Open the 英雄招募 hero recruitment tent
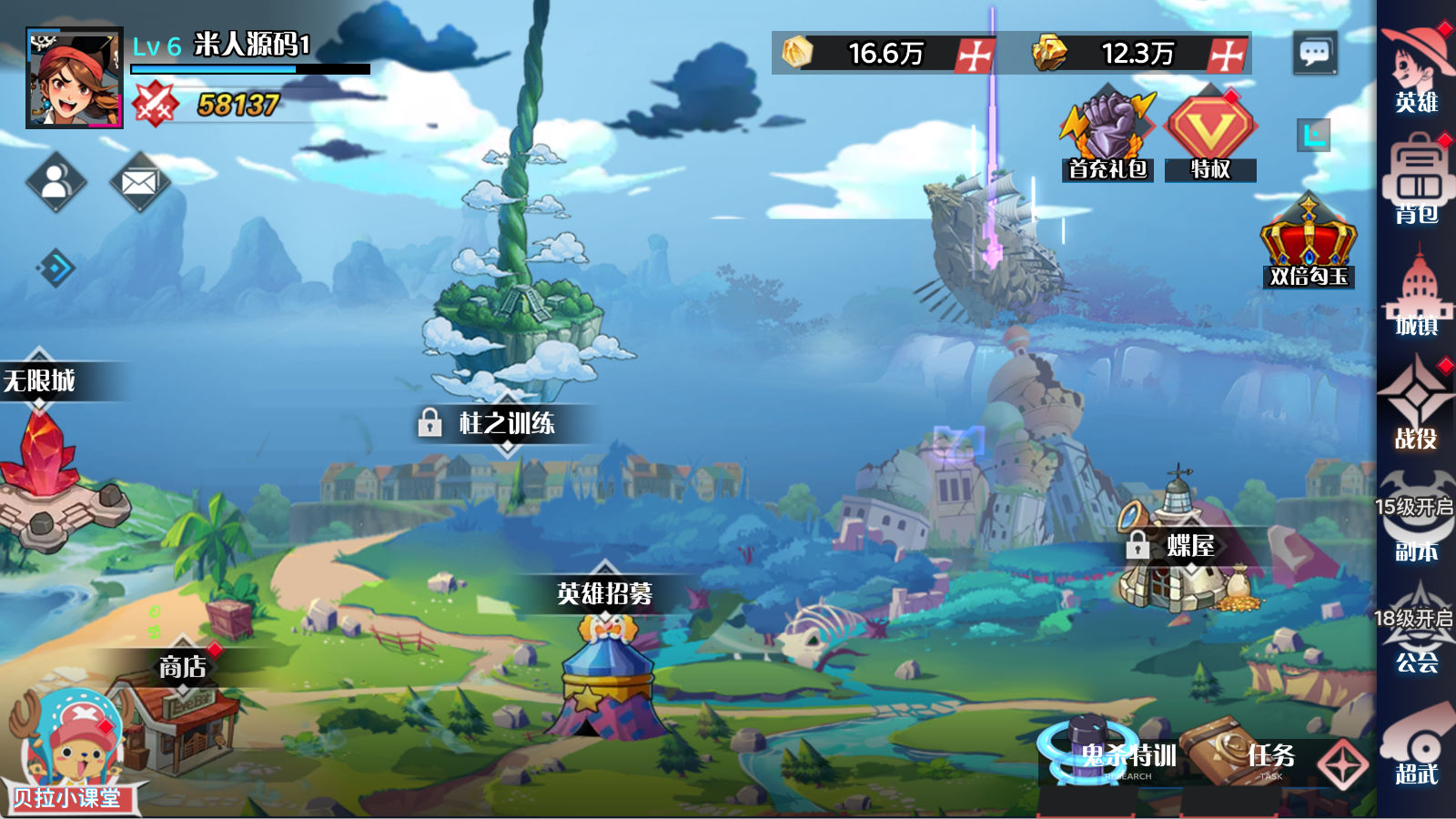 pyautogui.click(x=605, y=673)
